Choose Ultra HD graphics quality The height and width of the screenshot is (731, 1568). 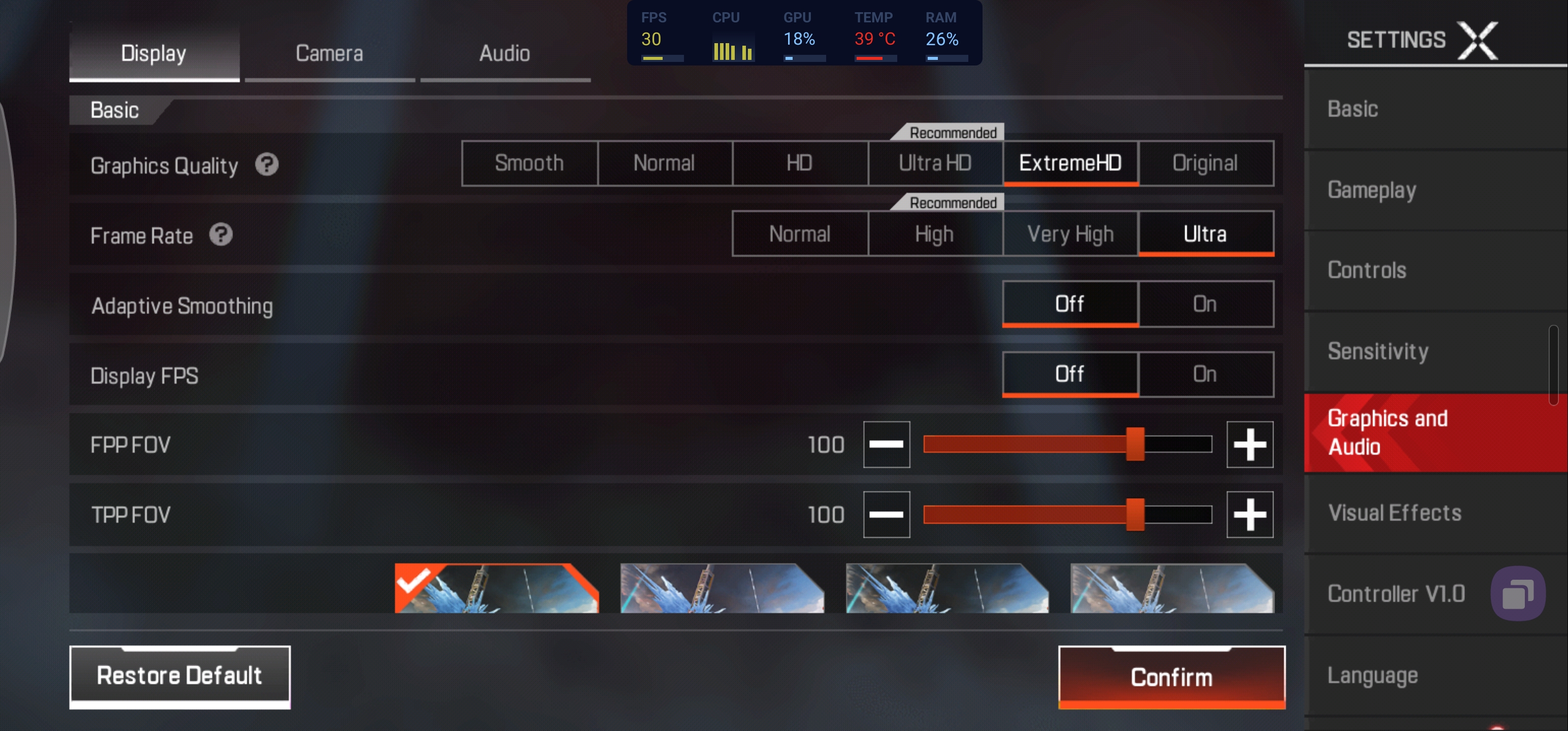(935, 163)
